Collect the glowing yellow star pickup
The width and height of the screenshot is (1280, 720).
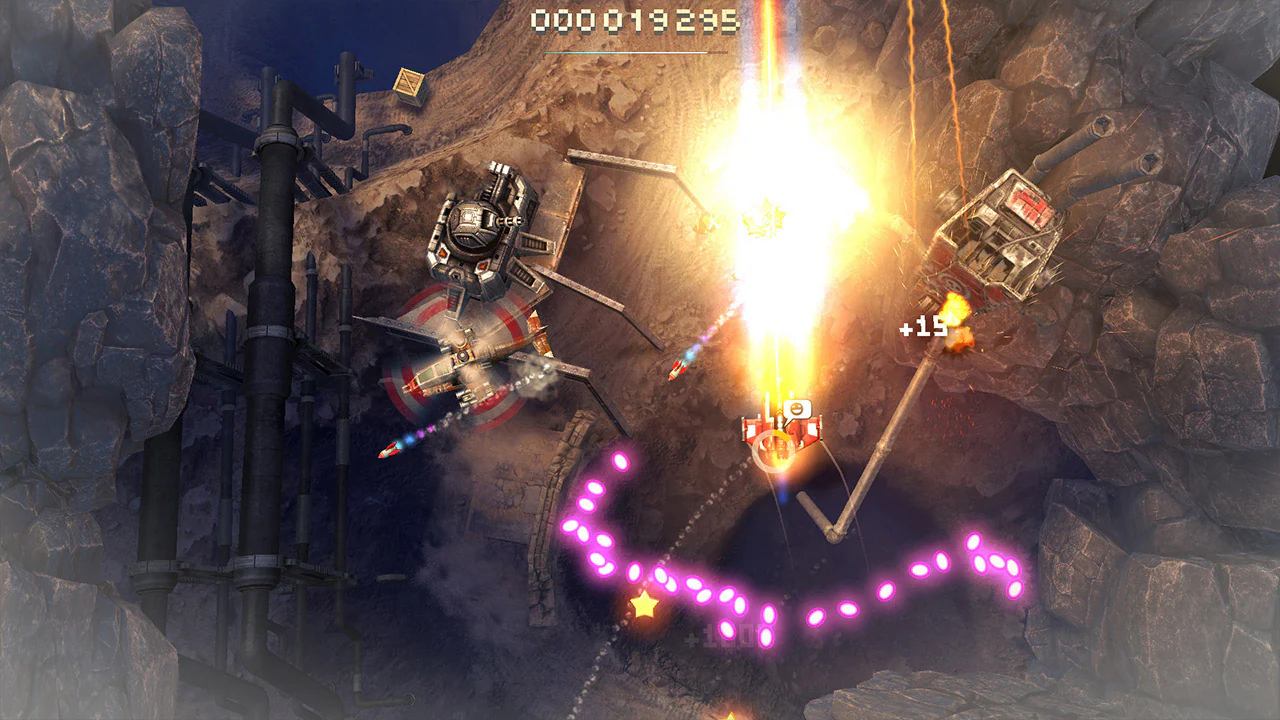tap(645, 605)
